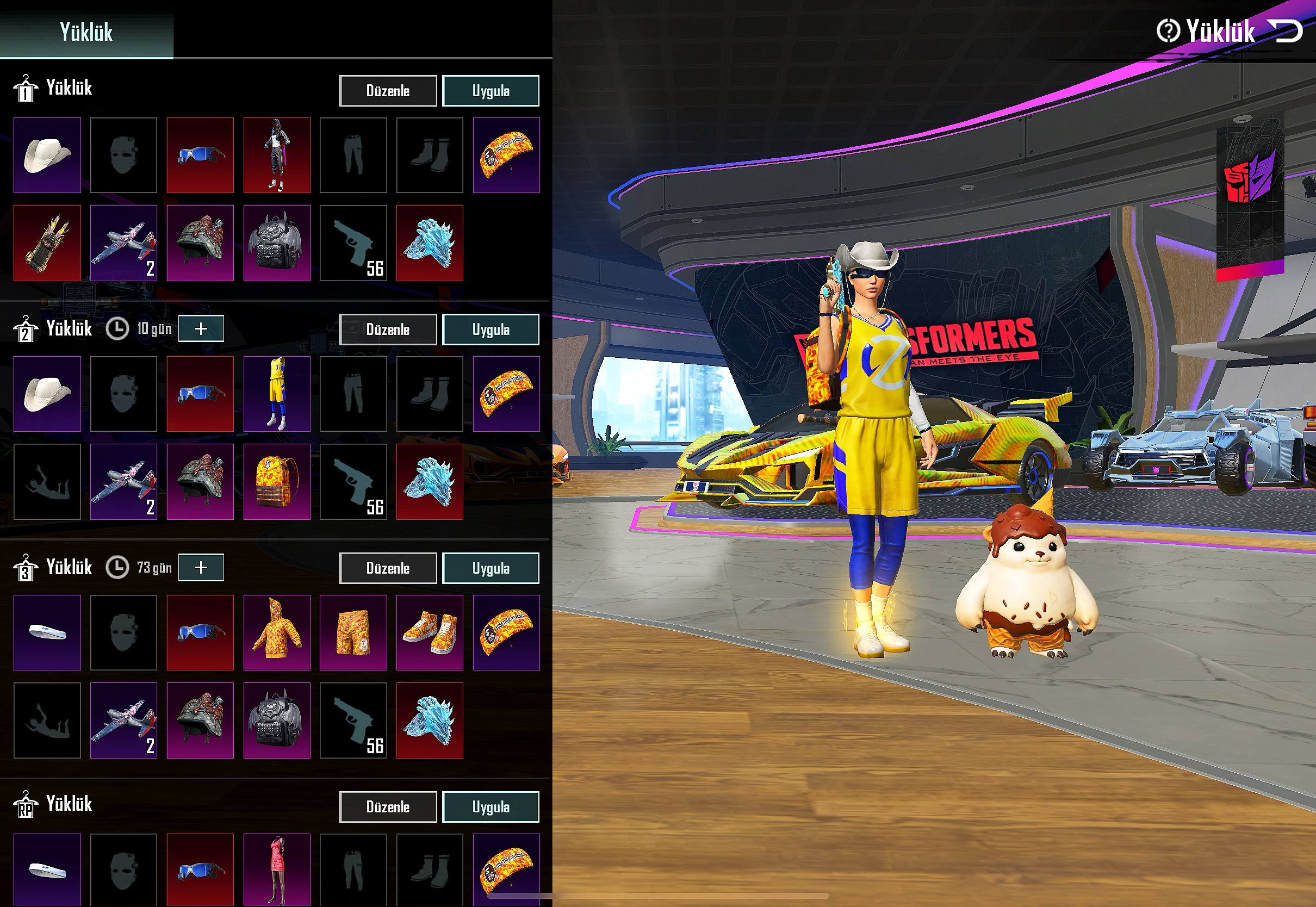Apply outfit 1 with Uygula
This screenshot has height=907, width=1316.
pos(491,91)
